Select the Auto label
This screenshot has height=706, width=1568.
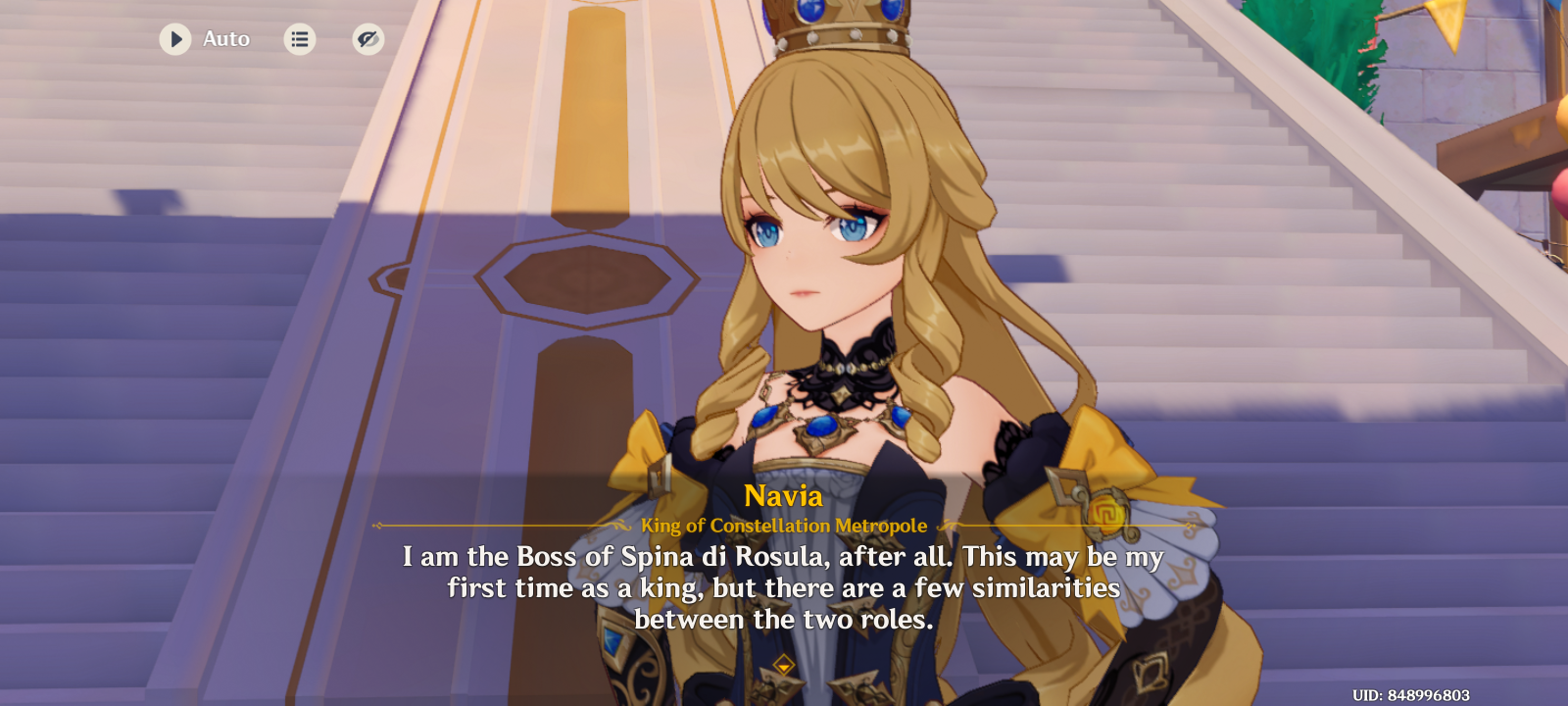[225, 39]
